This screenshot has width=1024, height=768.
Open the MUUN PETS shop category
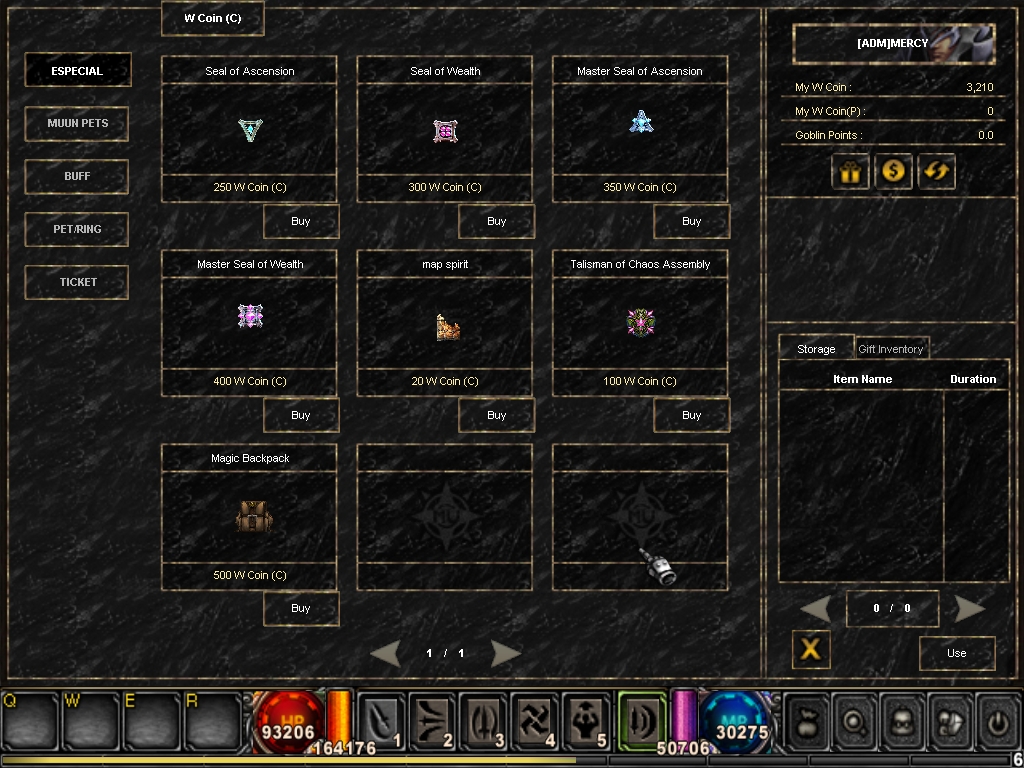(x=77, y=123)
